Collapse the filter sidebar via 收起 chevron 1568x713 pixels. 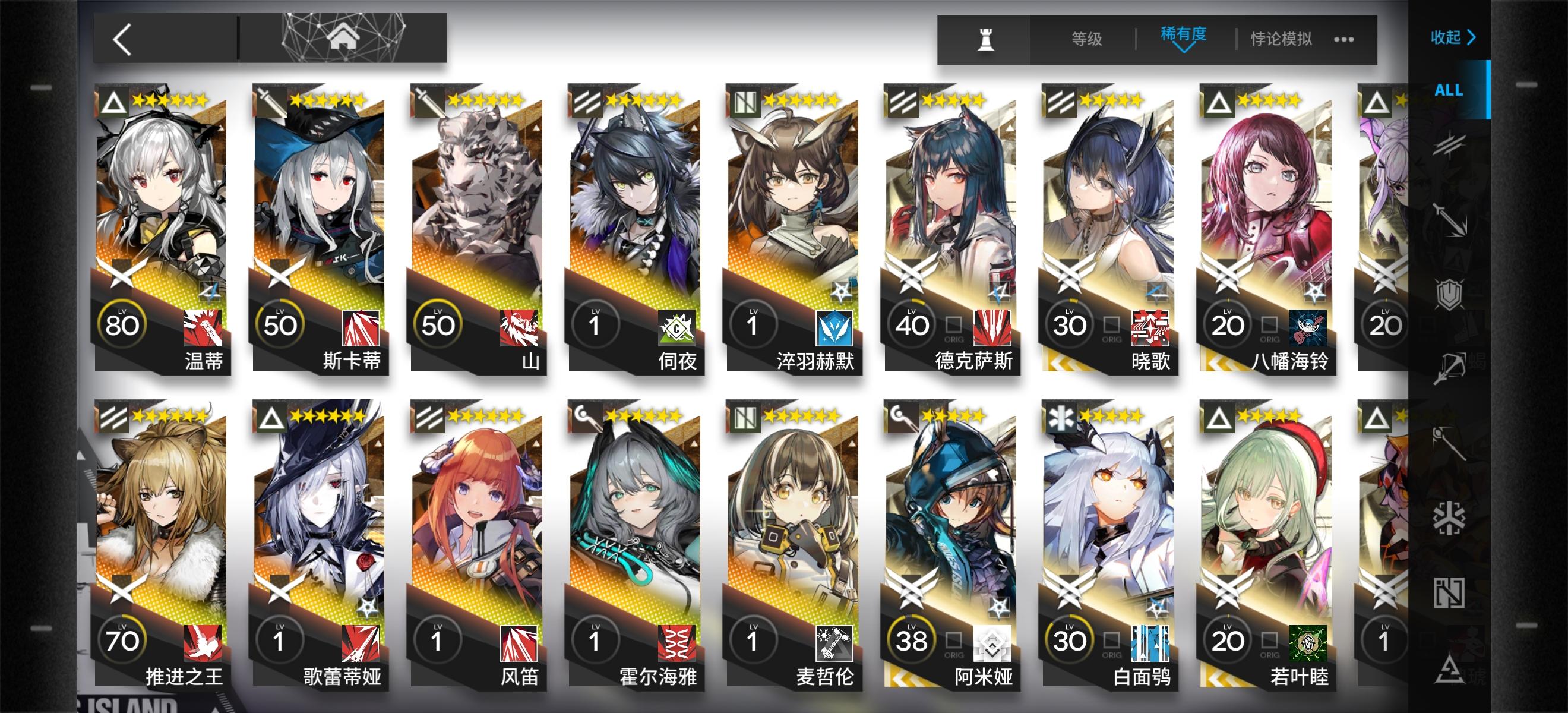1455,36
